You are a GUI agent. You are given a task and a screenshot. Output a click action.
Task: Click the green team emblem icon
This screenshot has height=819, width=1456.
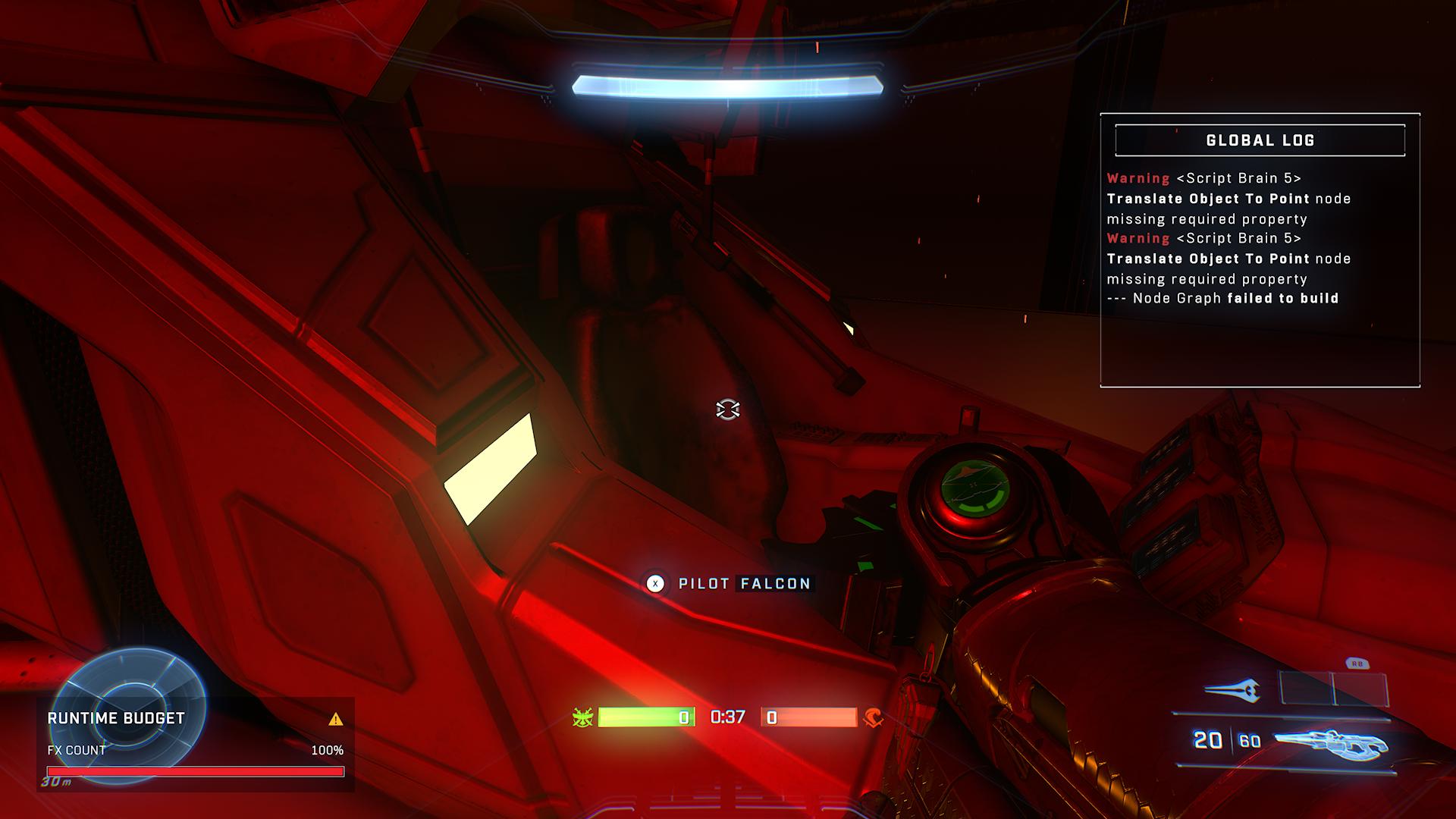click(x=582, y=717)
